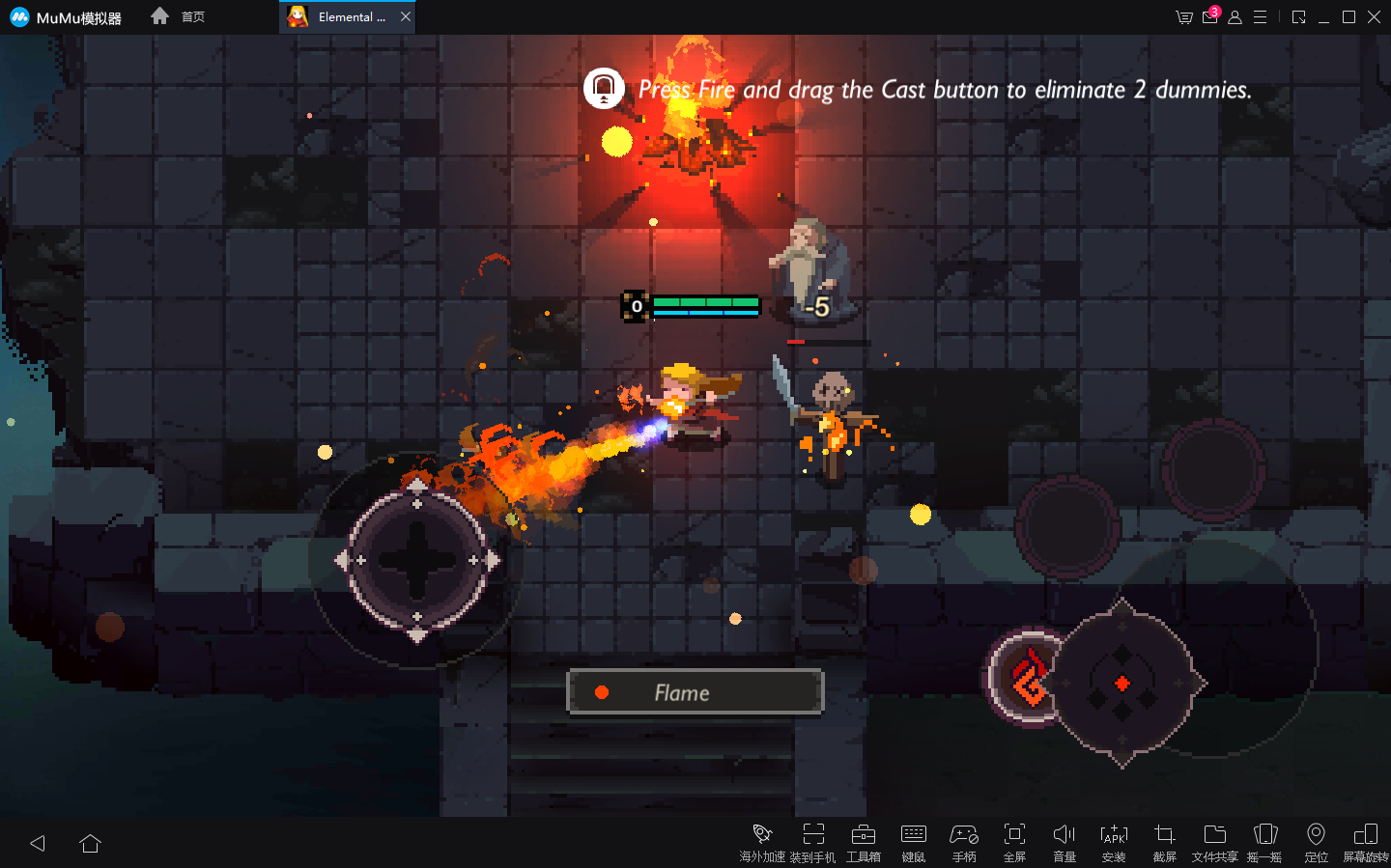Open the emulator home tab

tap(179, 16)
